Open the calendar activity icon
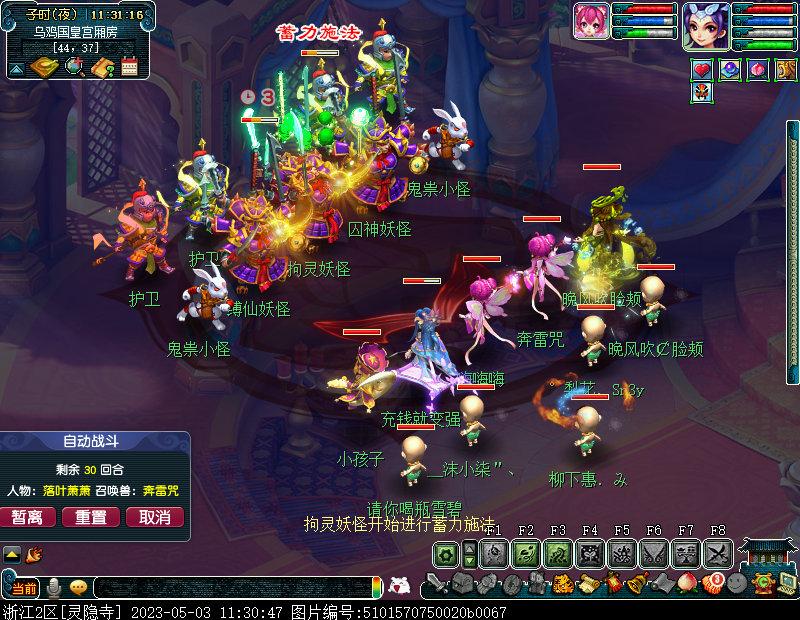800x620 pixels. coord(129,68)
